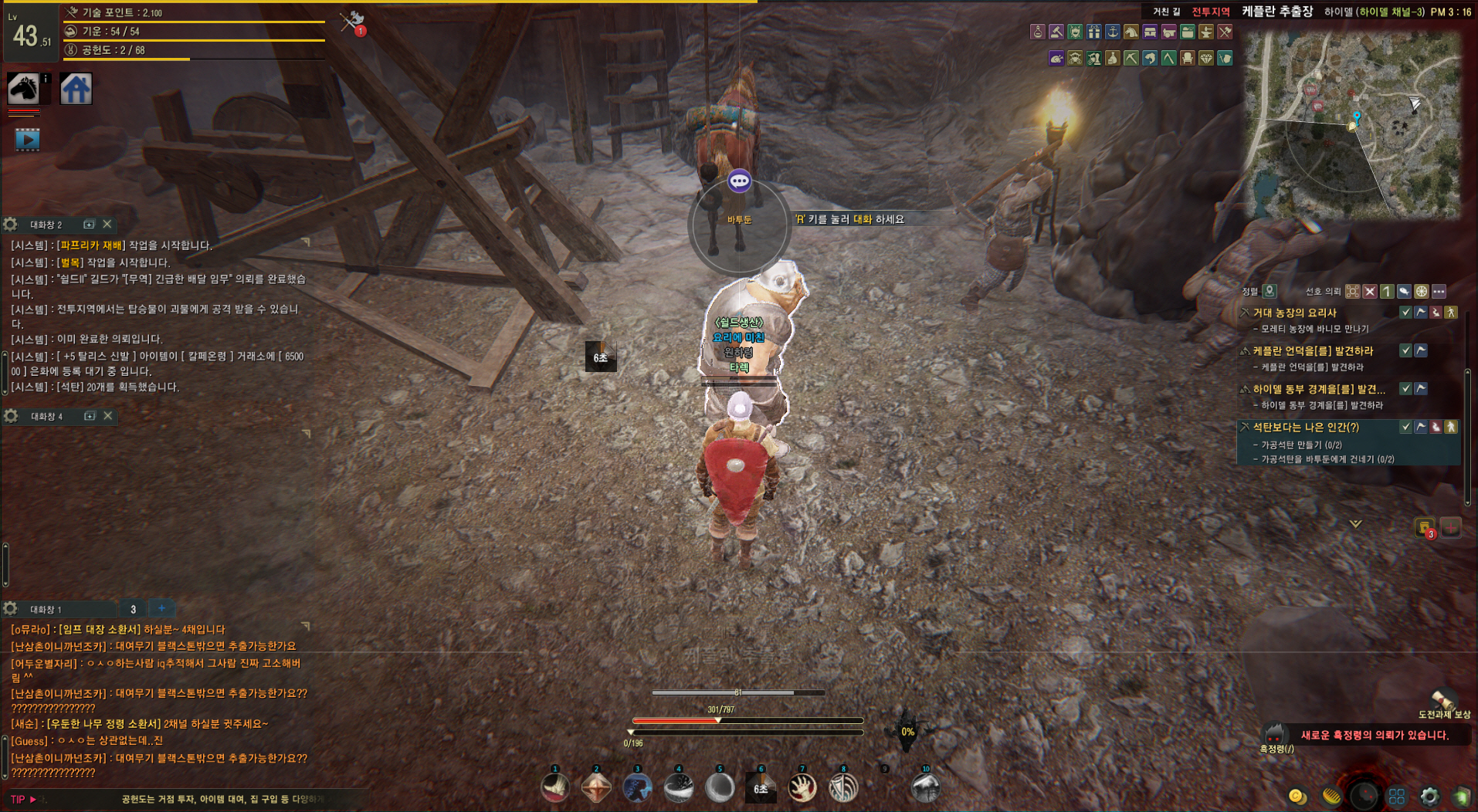Close the chat window 2 panel
1478x812 pixels.
coord(107,224)
